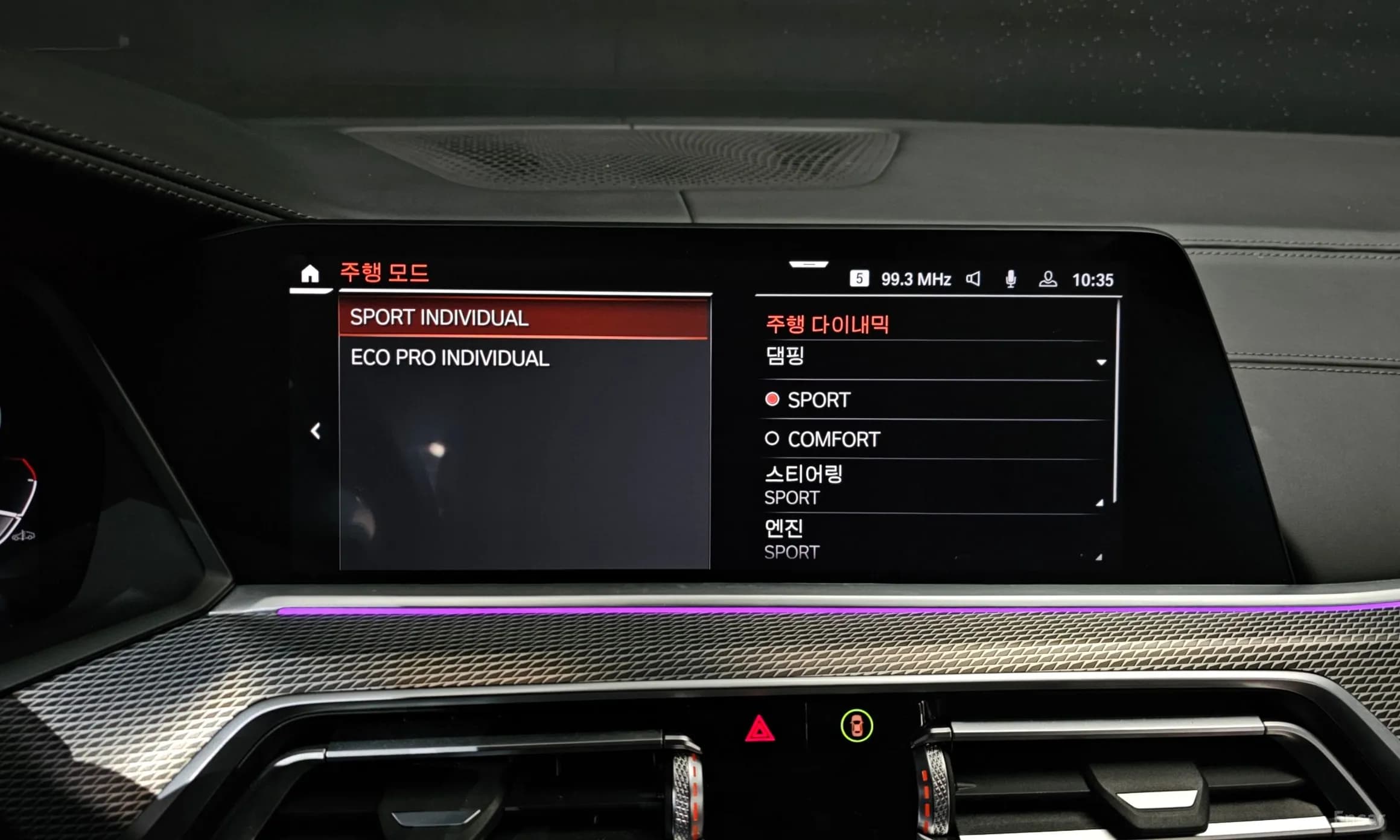Tap the speaker volume icon
This screenshot has width=1400, height=840.
975,278
